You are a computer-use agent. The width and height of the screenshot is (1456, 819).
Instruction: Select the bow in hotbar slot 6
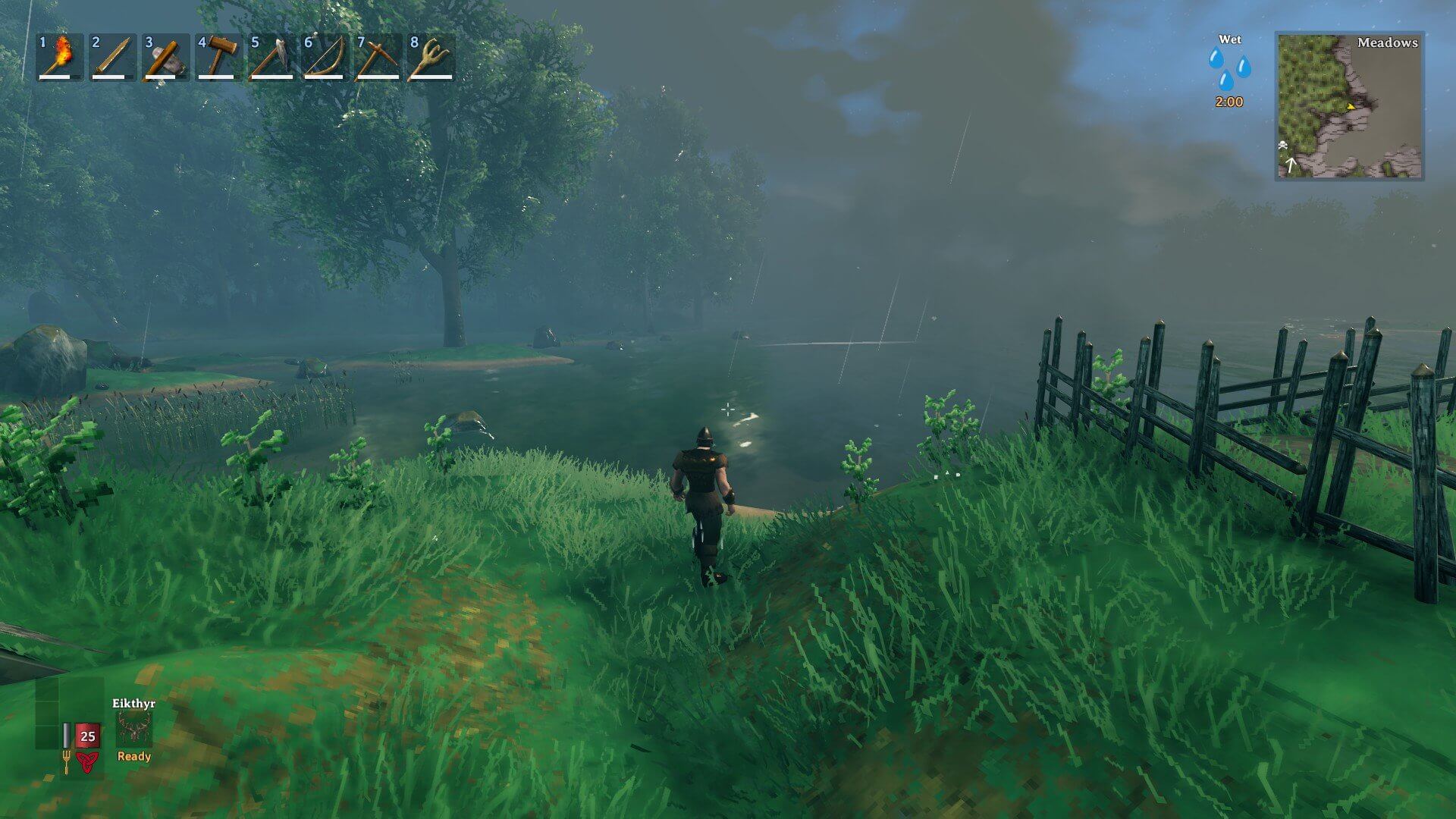[325, 57]
